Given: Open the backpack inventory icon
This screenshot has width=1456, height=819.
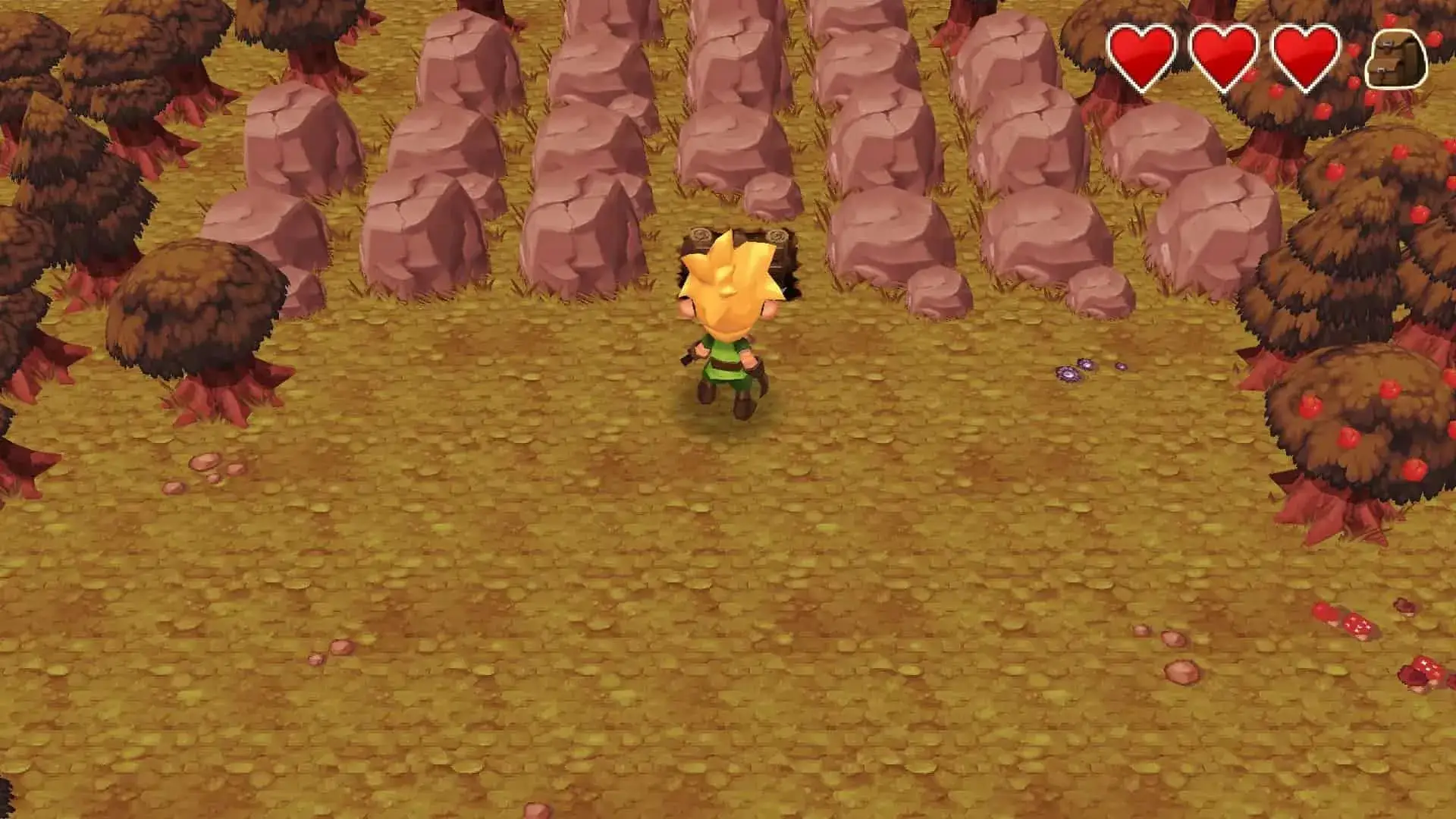Looking at the screenshot, I should coord(1396,59).
